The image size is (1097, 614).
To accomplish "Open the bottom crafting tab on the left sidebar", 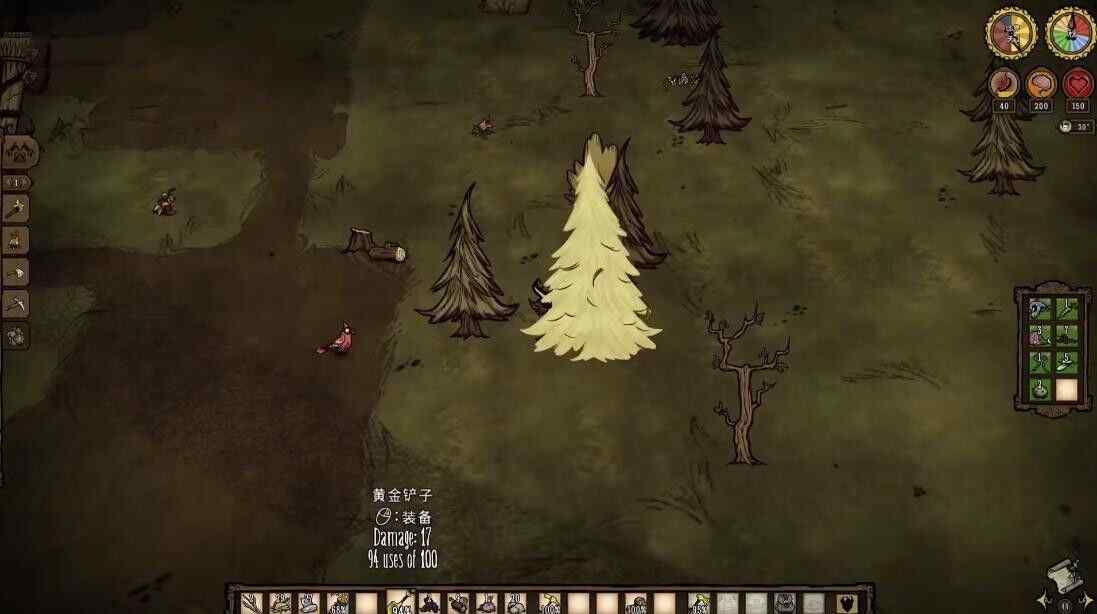I will coord(16,336).
